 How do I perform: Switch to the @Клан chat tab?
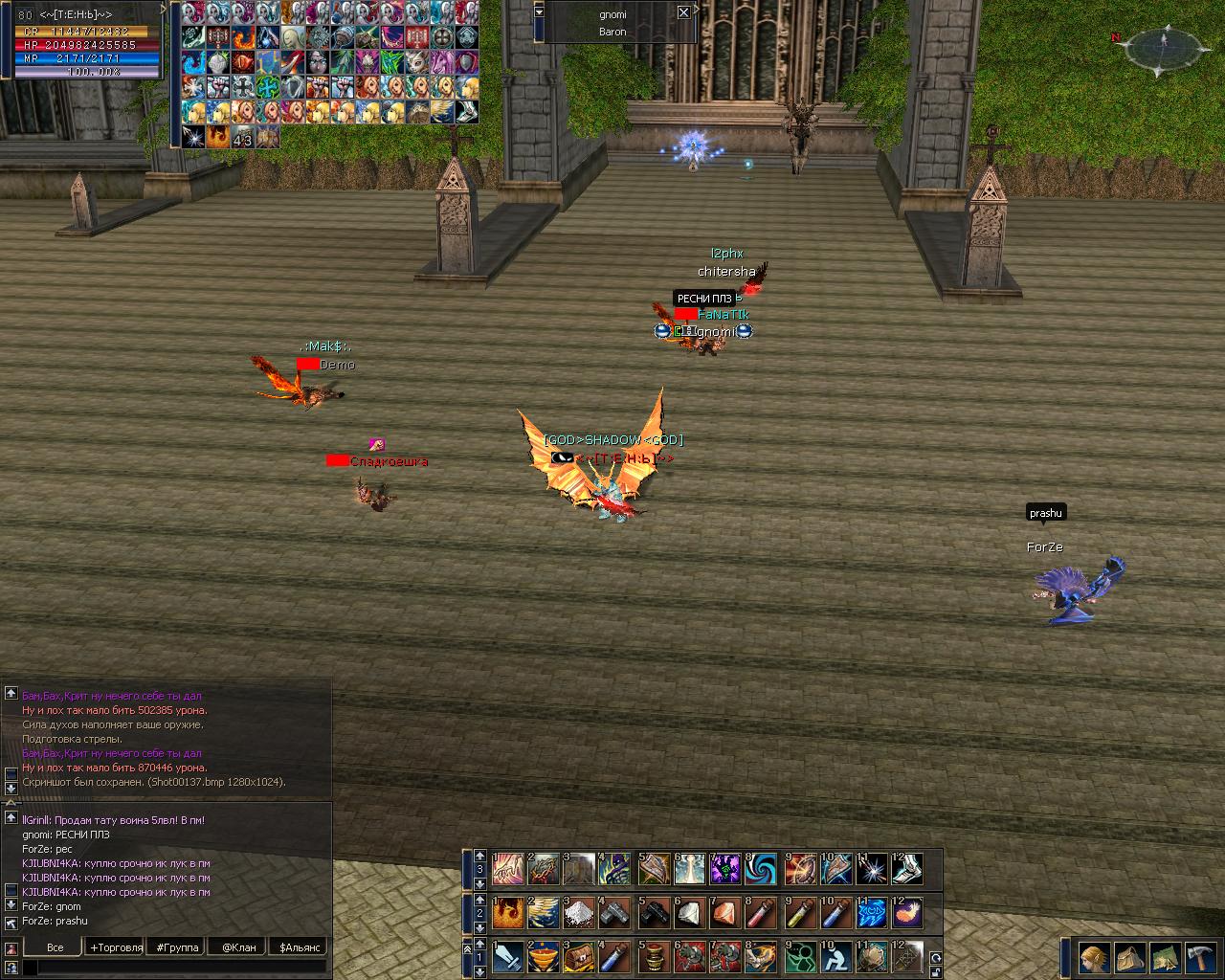[238, 947]
